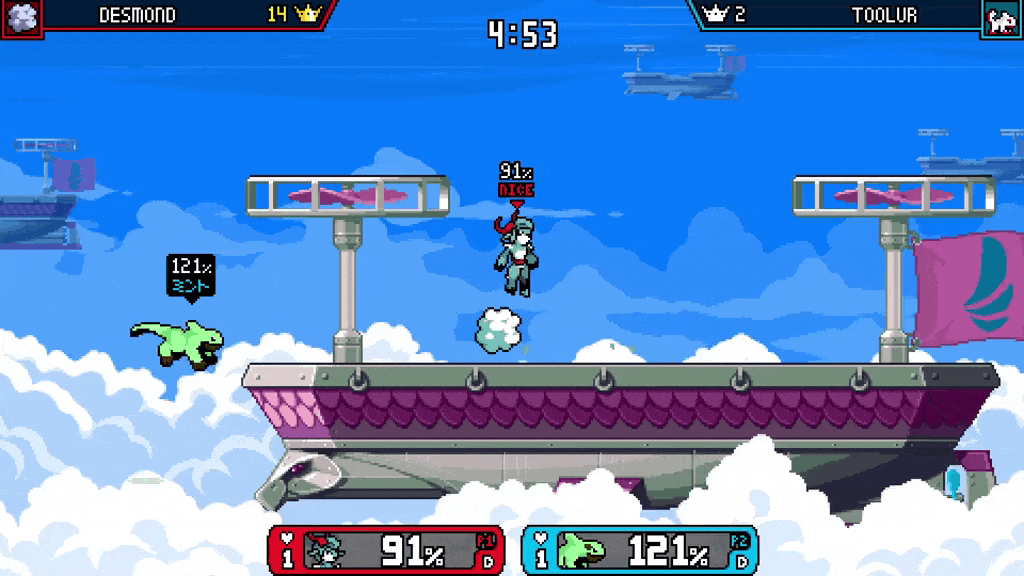Click the Desmond name banner
1024x576 pixels.
137,15
